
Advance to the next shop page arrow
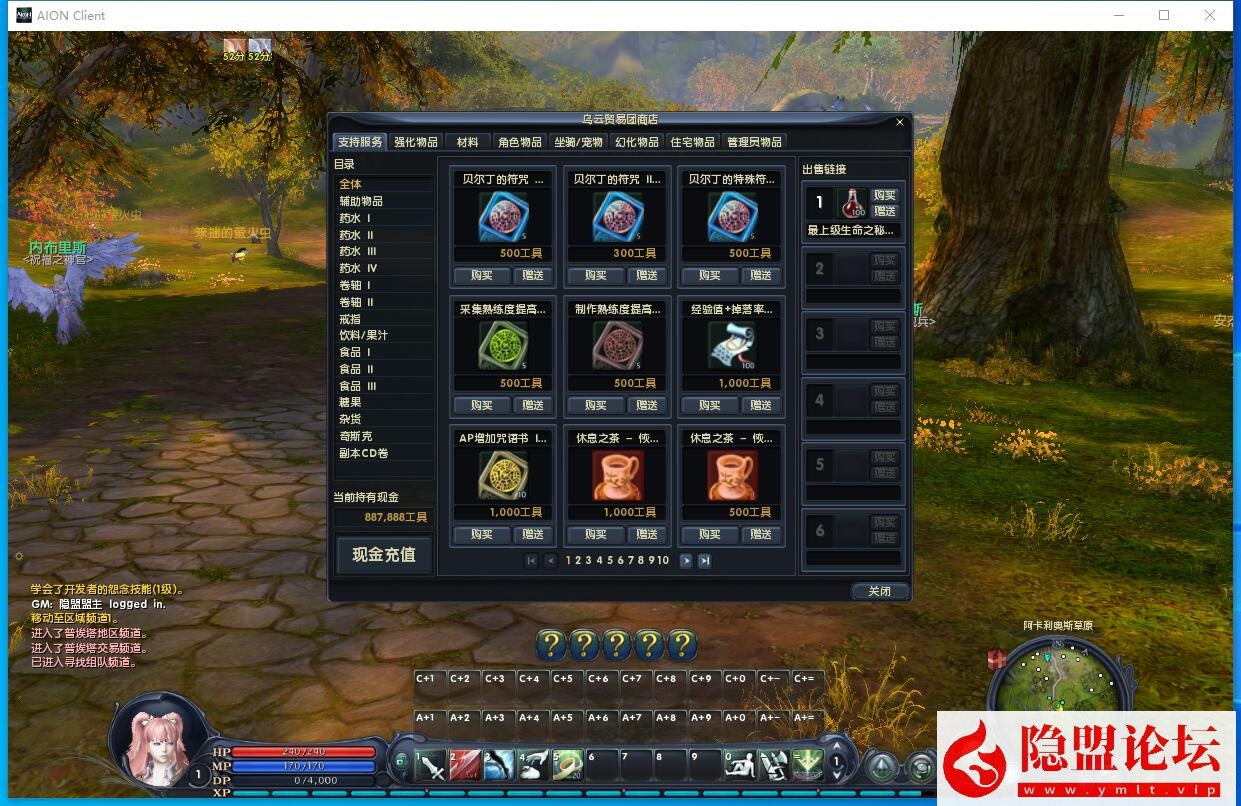(x=686, y=561)
